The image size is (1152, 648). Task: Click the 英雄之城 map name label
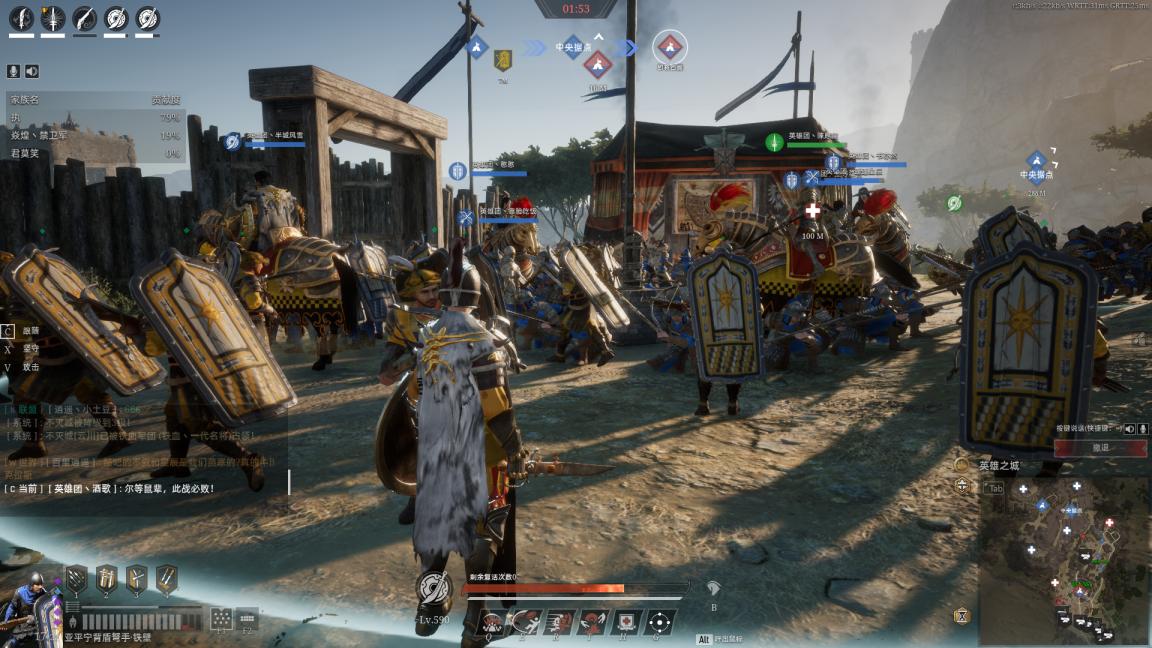[x=998, y=465]
